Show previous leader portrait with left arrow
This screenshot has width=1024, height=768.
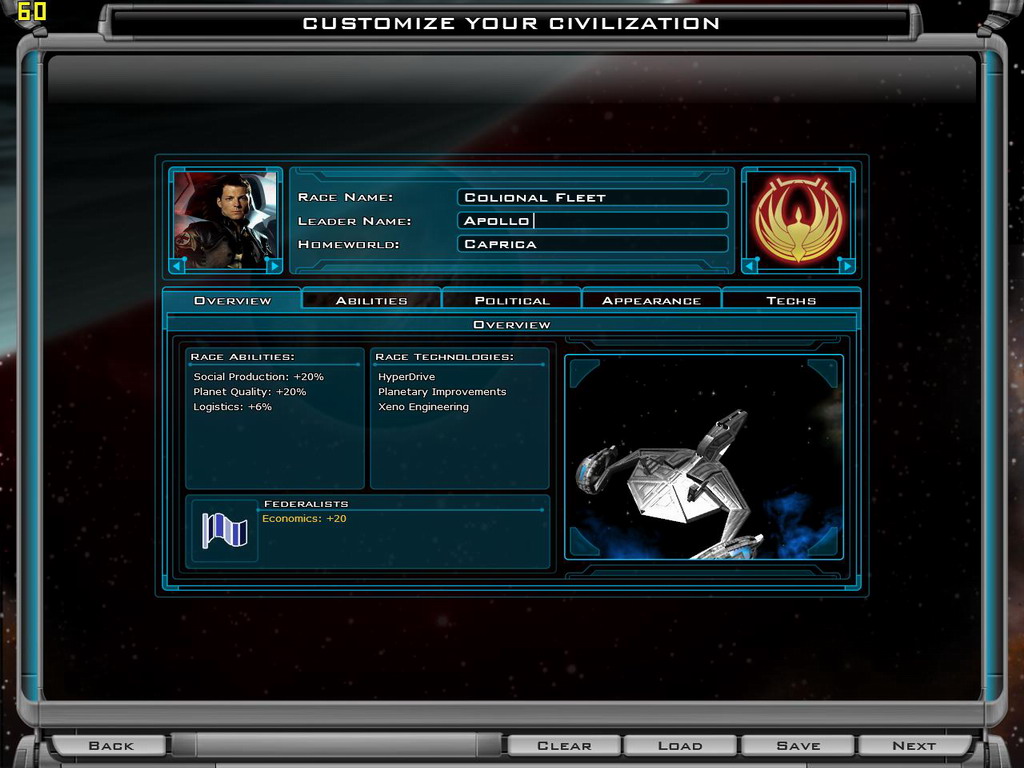pos(180,265)
